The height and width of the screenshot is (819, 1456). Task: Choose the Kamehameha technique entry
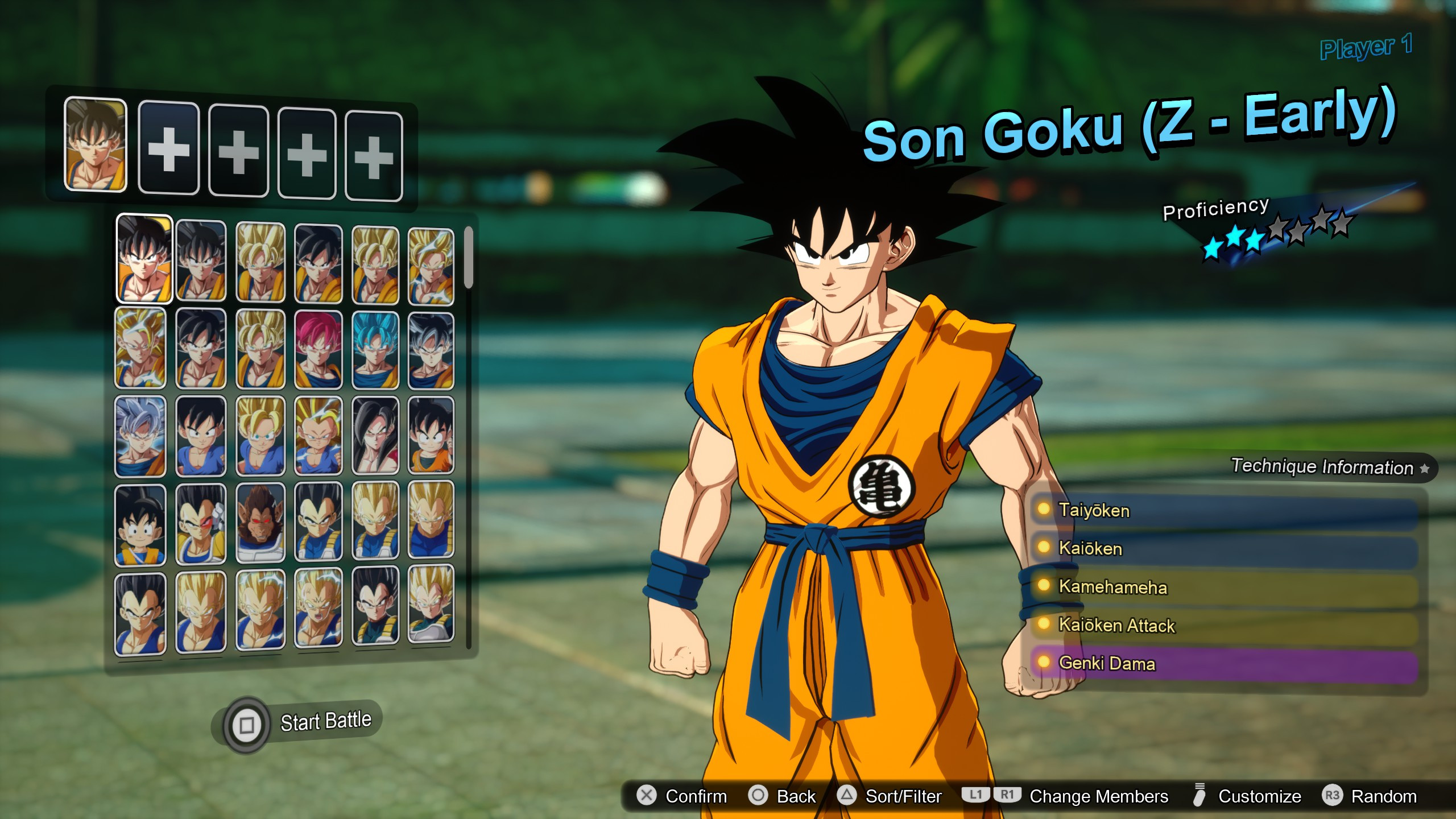(1223, 587)
